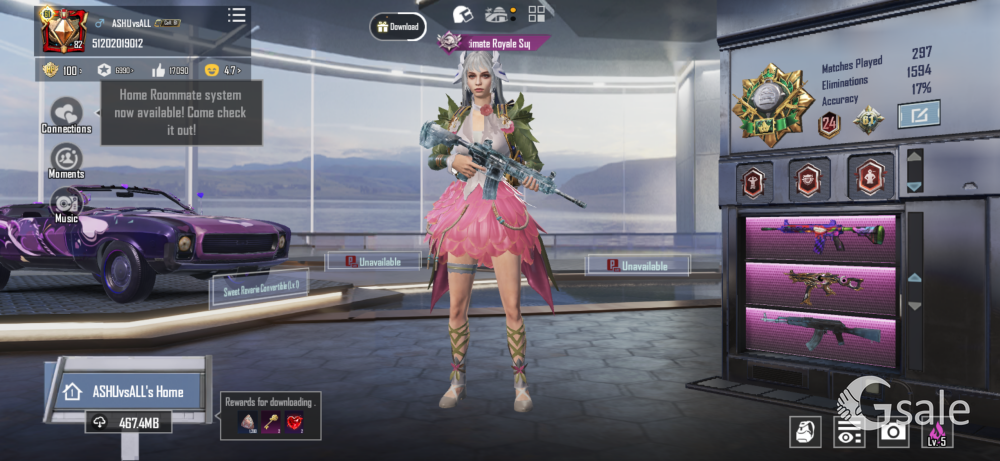Open the list menu beside player name
This screenshot has height=461, width=1000.
(236, 14)
